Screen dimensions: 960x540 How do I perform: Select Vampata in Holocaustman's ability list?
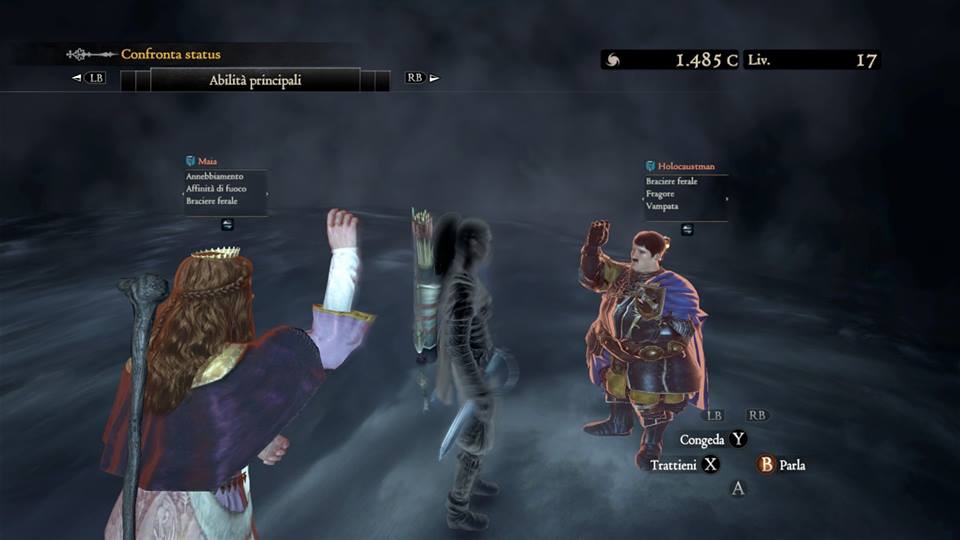tap(662, 205)
